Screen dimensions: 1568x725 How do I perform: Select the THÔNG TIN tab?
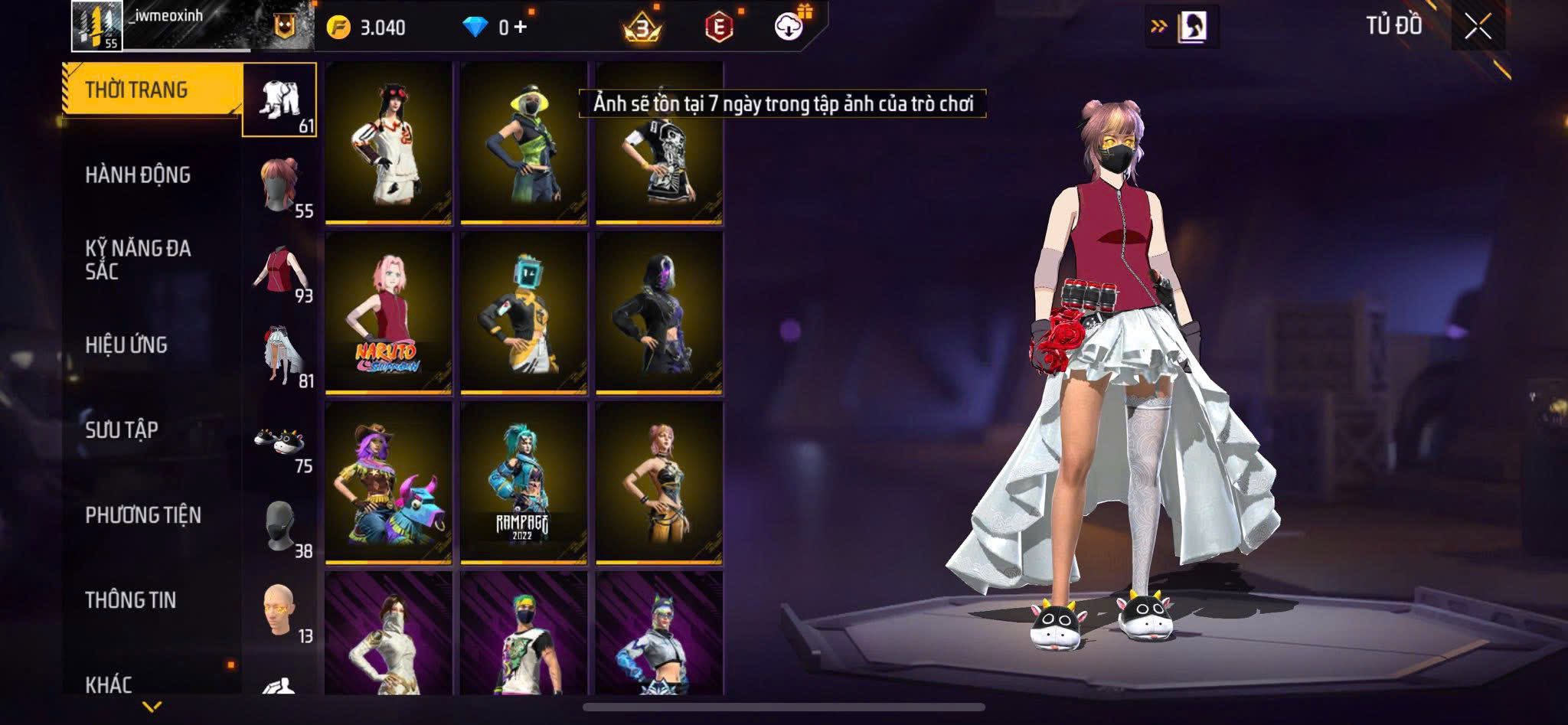pos(131,600)
